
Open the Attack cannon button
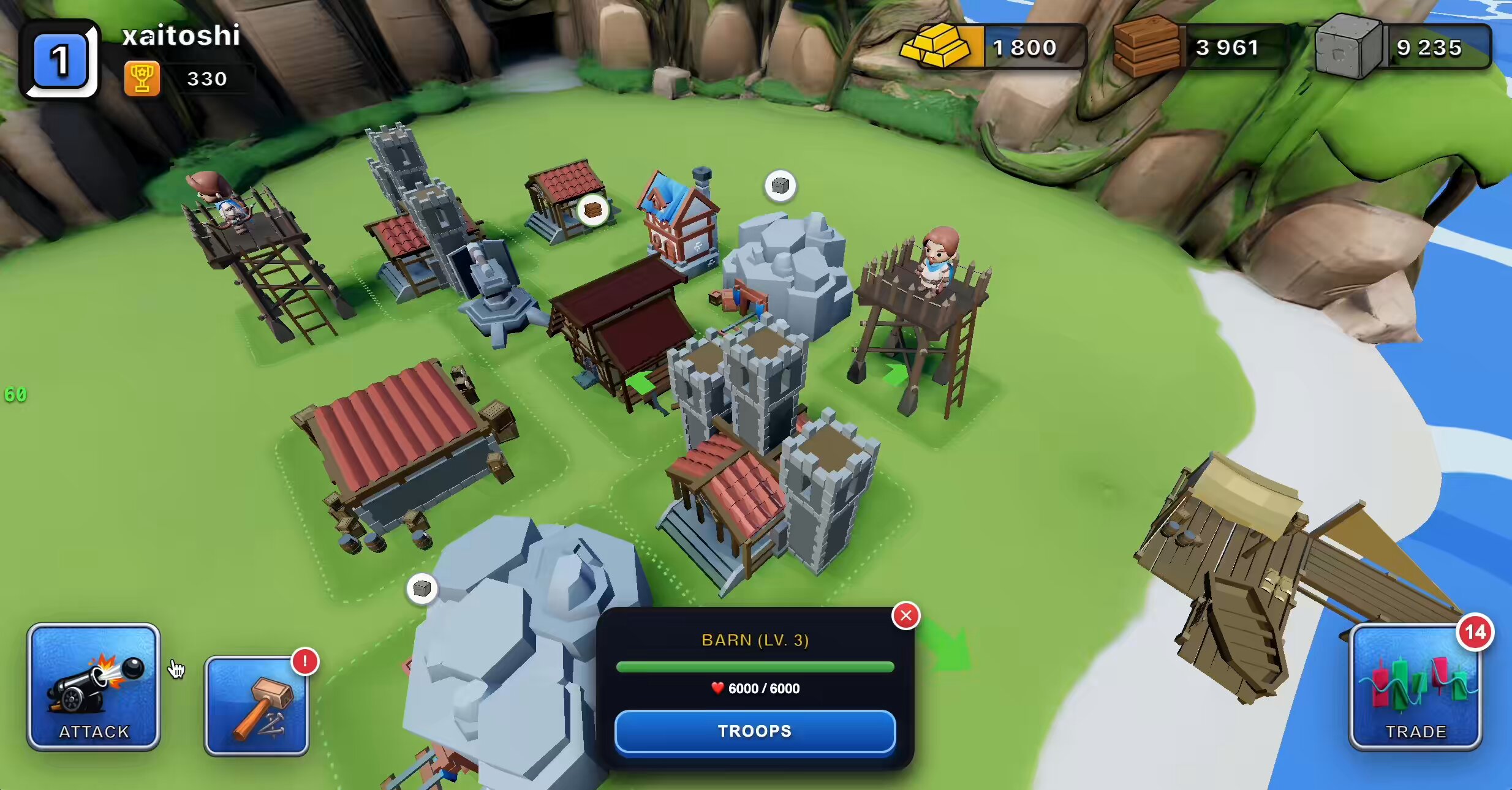(94, 687)
